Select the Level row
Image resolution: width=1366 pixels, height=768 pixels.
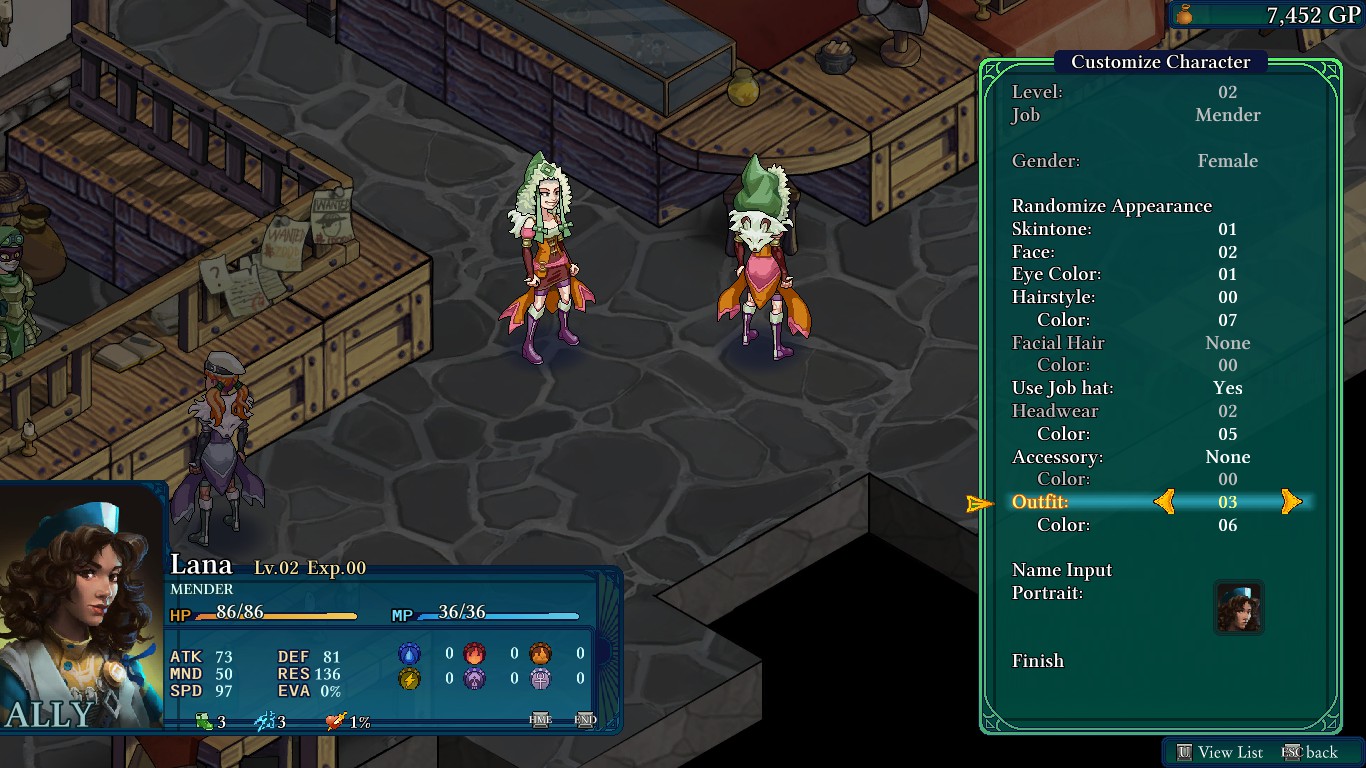(1037, 92)
